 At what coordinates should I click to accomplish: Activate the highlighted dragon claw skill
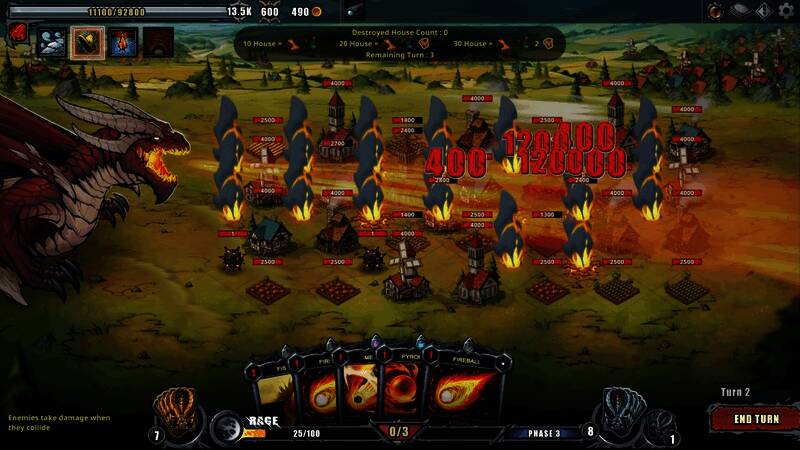point(86,42)
